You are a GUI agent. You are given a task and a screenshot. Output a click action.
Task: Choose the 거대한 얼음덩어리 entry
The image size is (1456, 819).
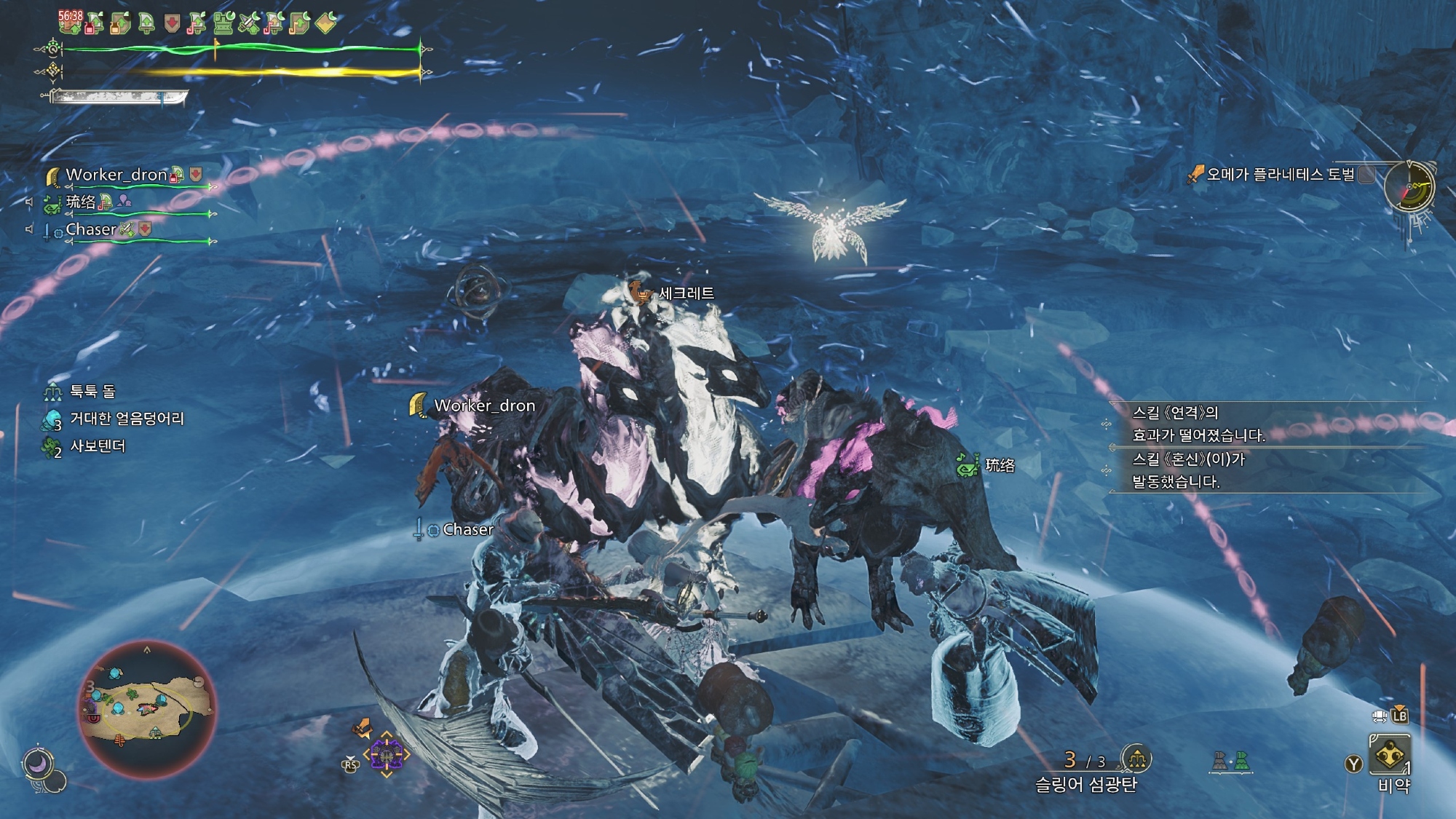click(126, 419)
